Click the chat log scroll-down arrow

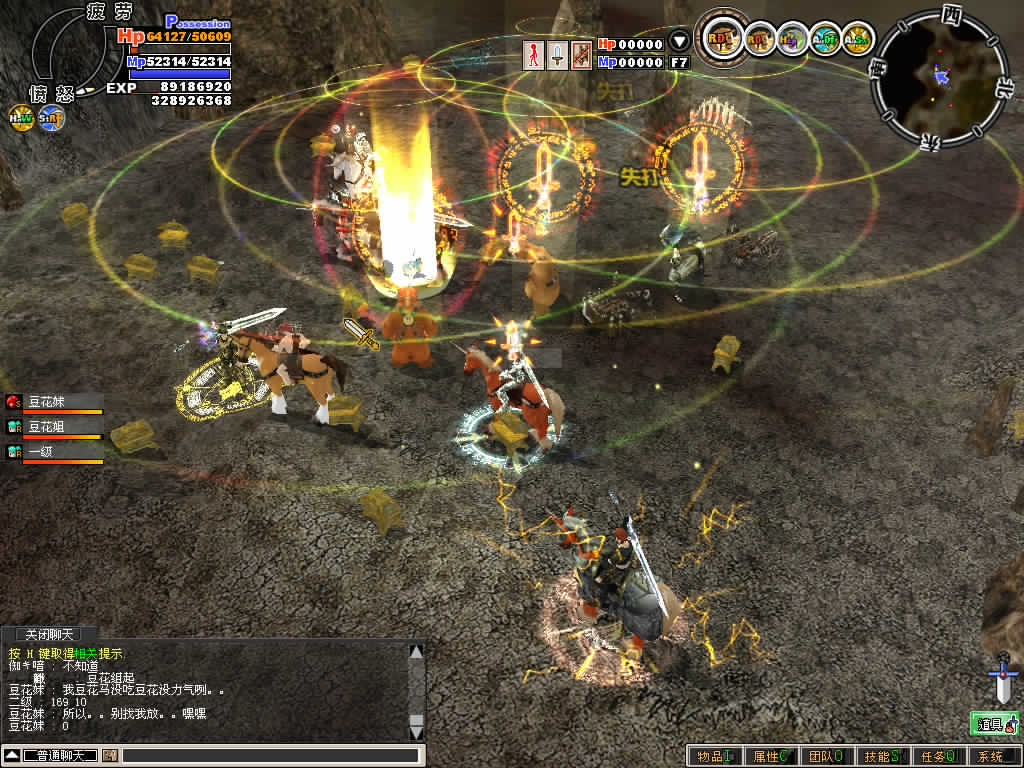click(x=416, y=731)
